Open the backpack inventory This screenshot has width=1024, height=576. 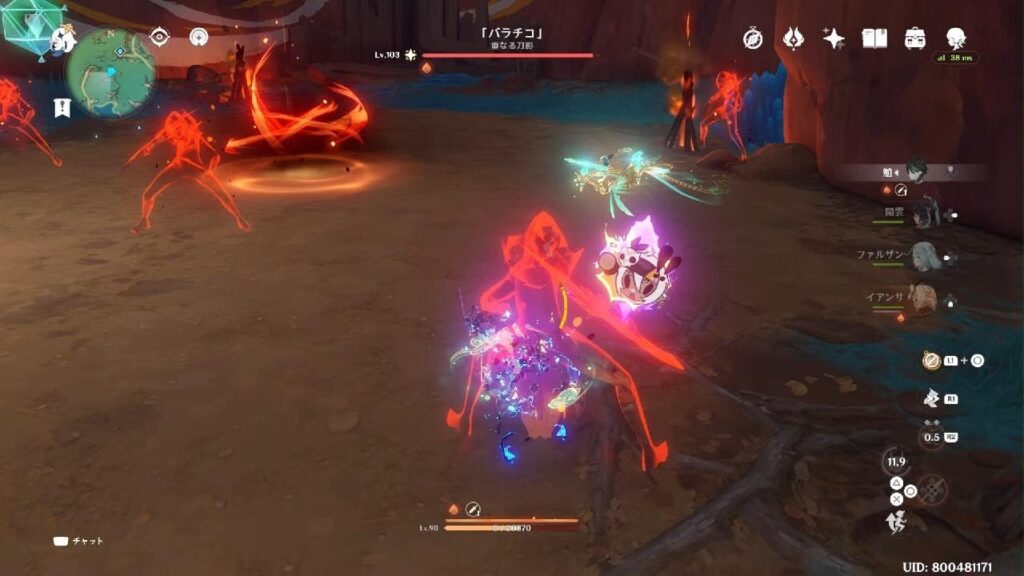[914, 38]
